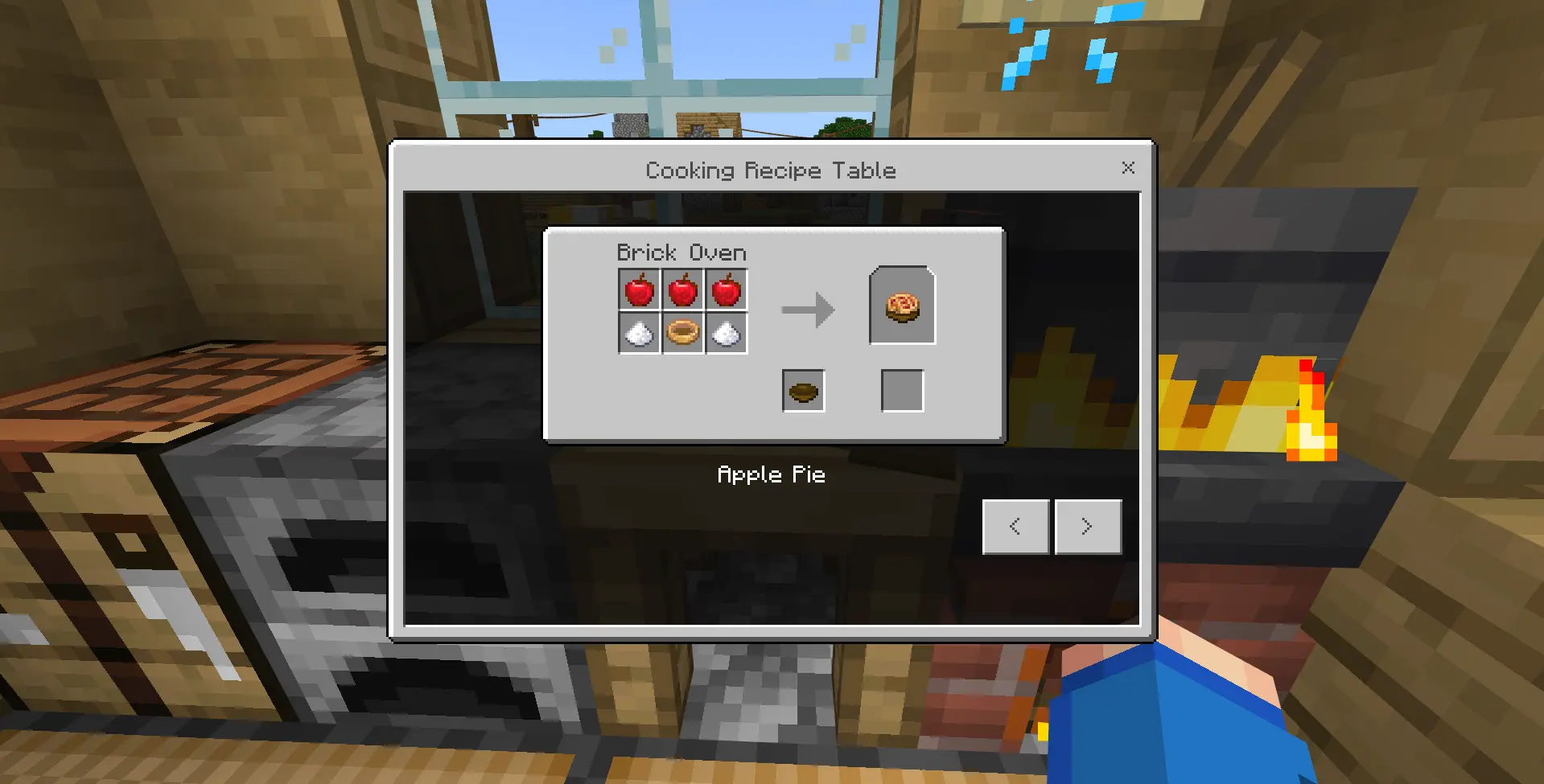Click the Cooking Recipe Table title bar
The image size is (1544, 784).
click(x=770, y=170)
